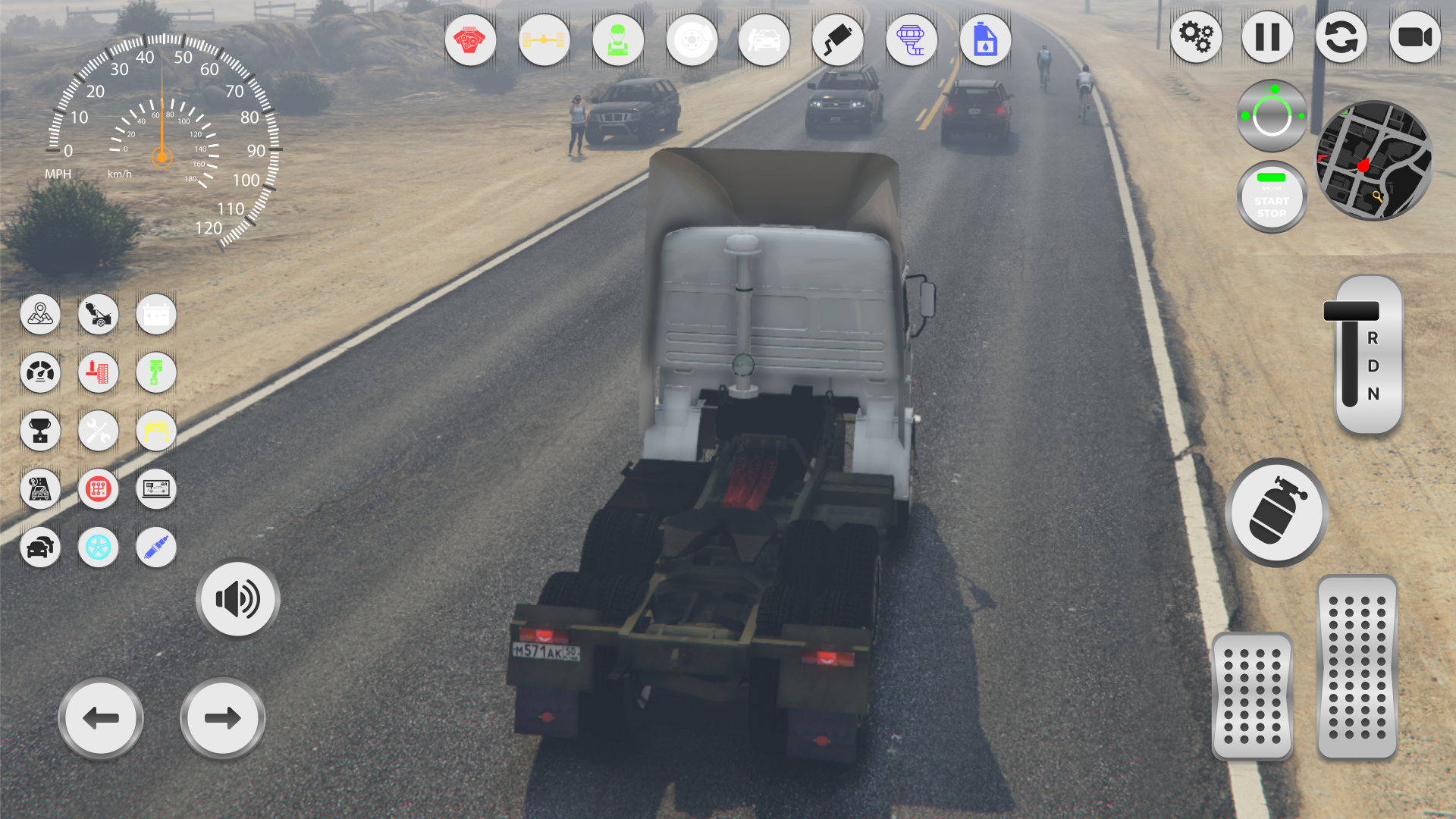The image size is (1456, 819).
Task: Click the blue oil canister icon
Action: 985,39
